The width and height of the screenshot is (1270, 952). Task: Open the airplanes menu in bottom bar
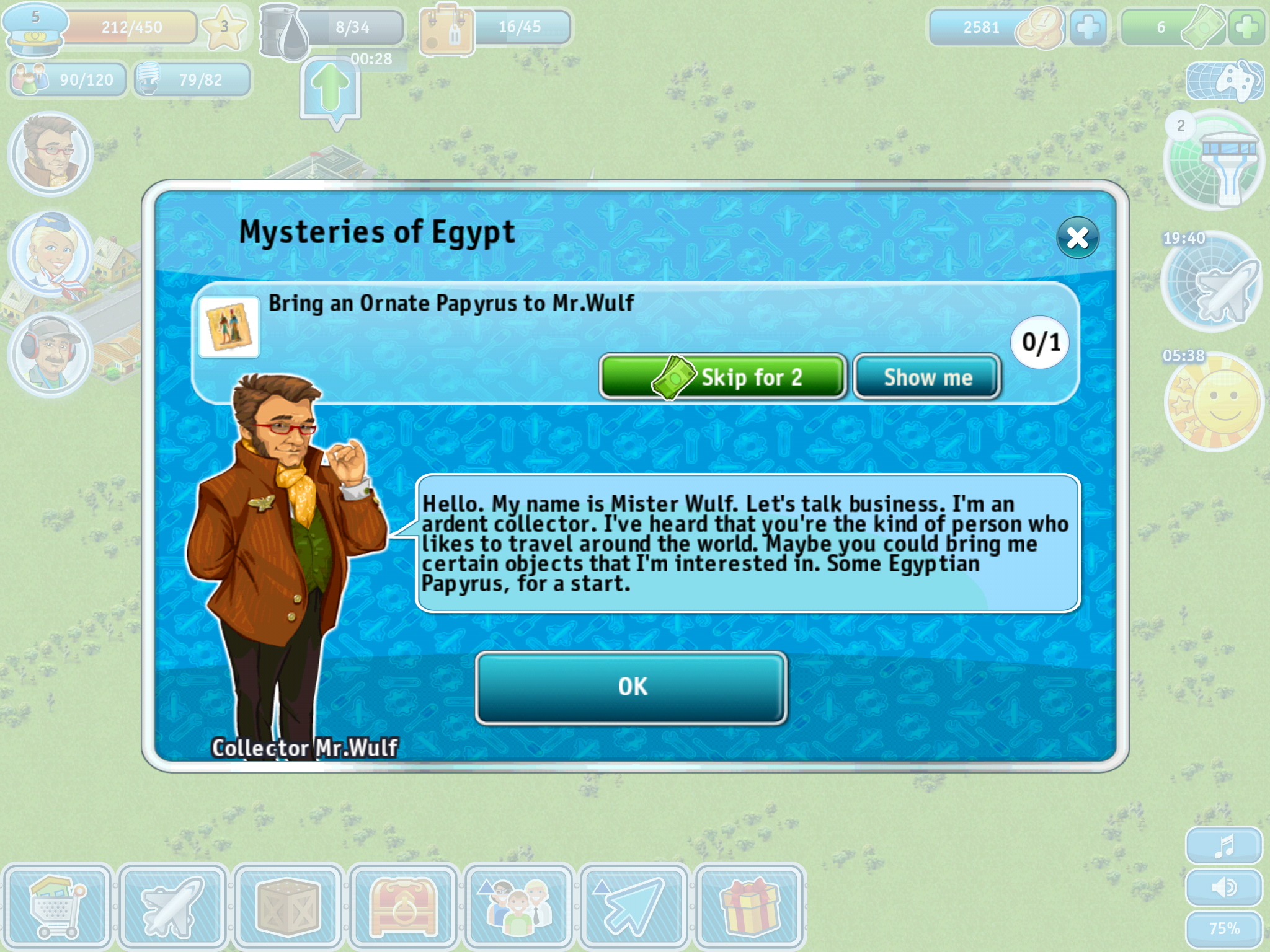coord(172,907)
